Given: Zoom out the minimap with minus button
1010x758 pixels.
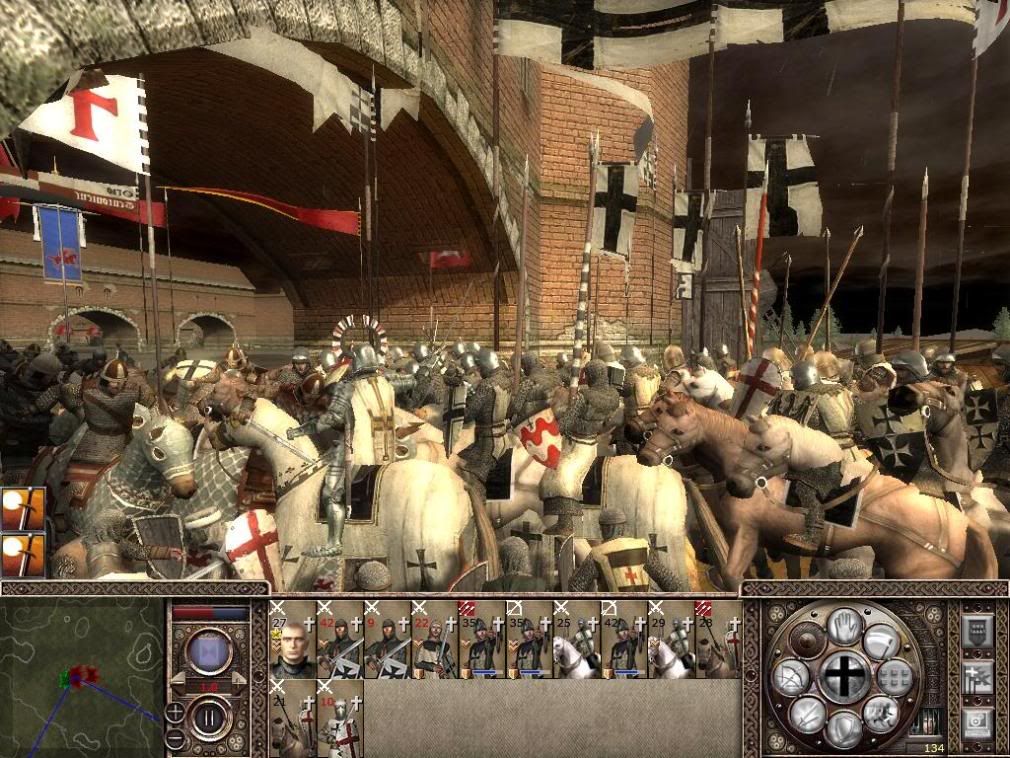Looking at the screenshot, I should pos(175,740).
